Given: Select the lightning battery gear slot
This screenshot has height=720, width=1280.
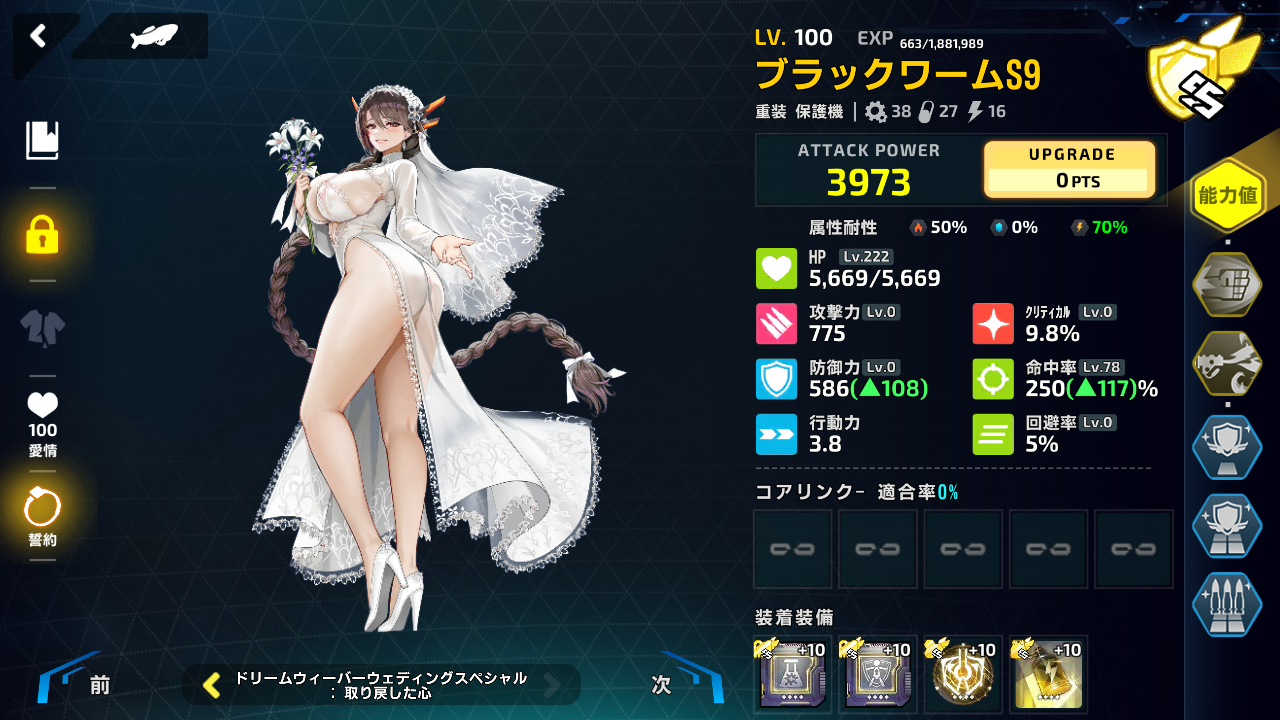Looking at the screenshot, I should 1048,674.
